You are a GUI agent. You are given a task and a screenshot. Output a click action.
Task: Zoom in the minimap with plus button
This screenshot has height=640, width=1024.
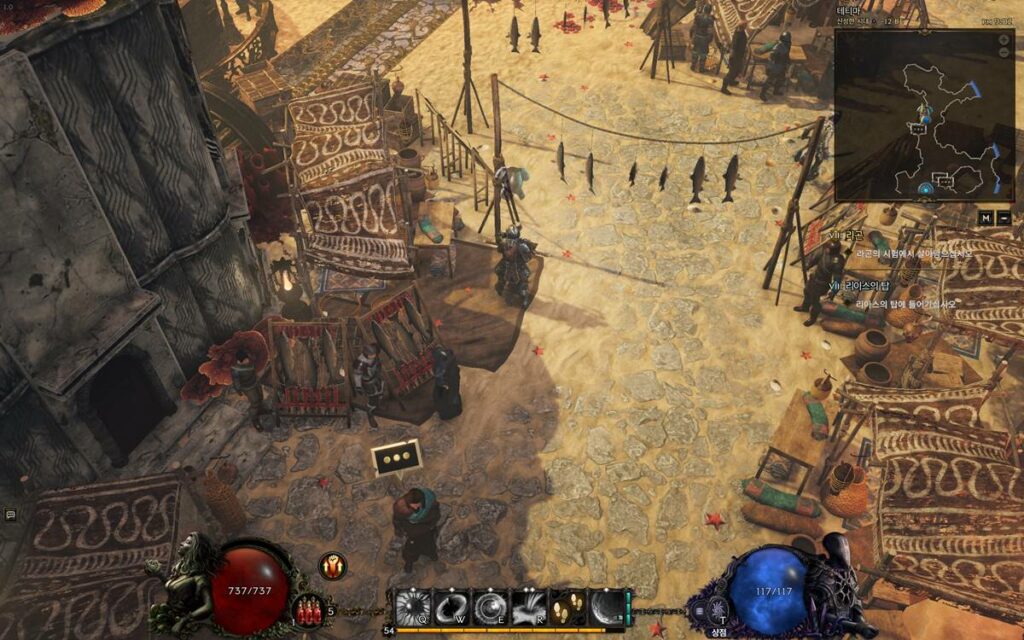pyautogui.click(x=1004, y=39)
